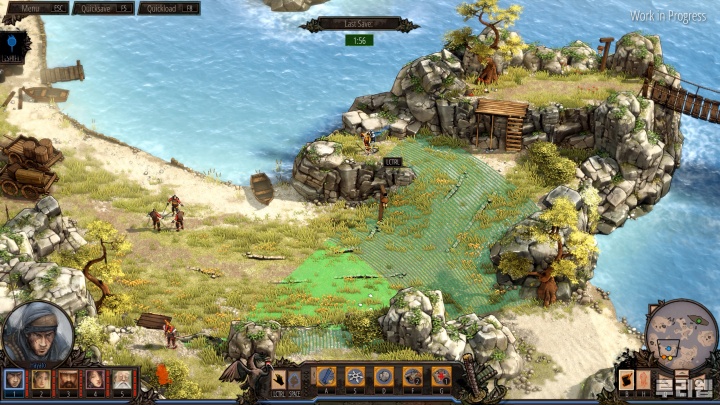Select the dark-haired woman portrait slot 4
The image size is (720, 405).
95,379
